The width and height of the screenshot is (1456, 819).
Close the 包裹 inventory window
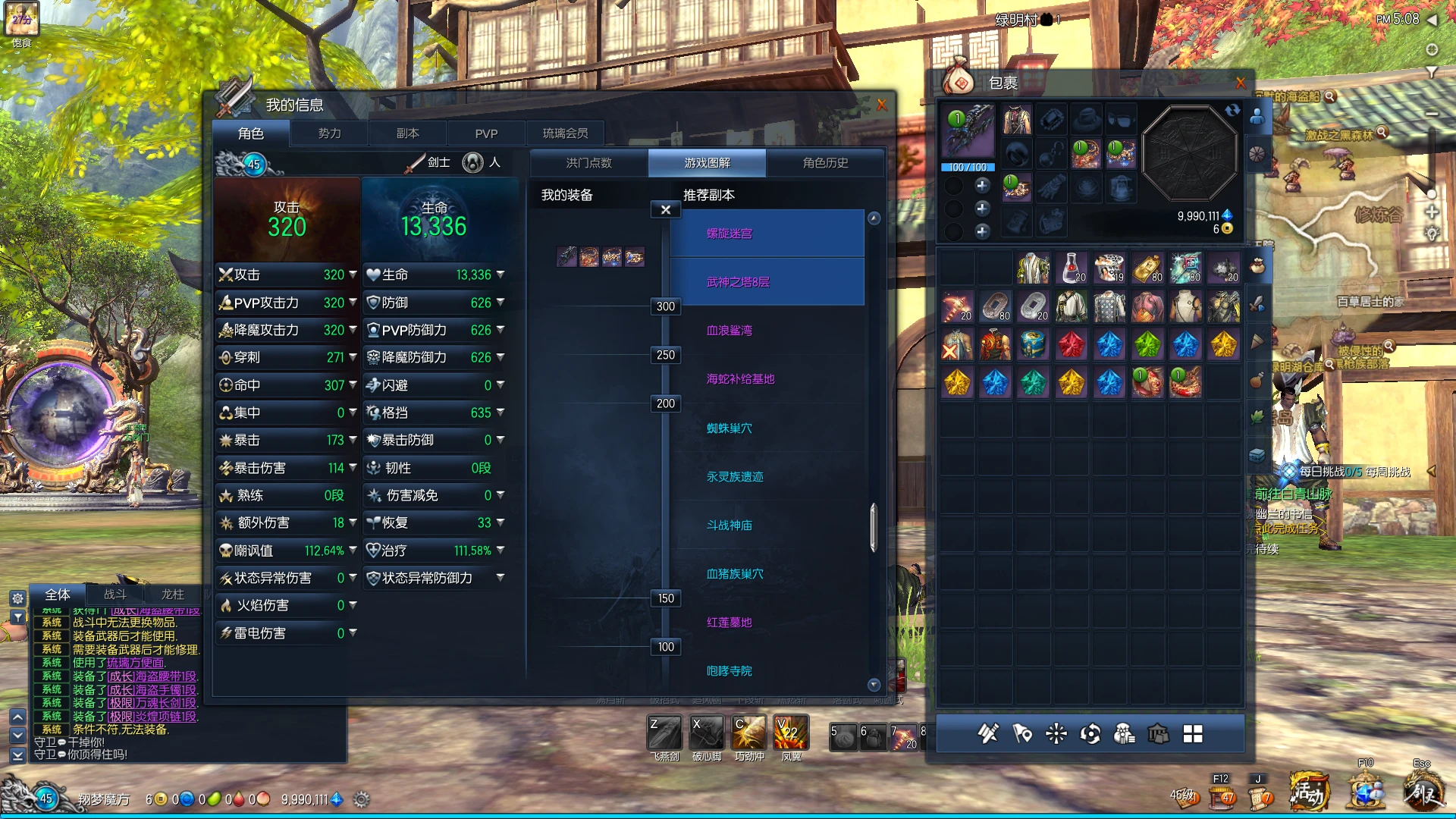[1241, 83]
